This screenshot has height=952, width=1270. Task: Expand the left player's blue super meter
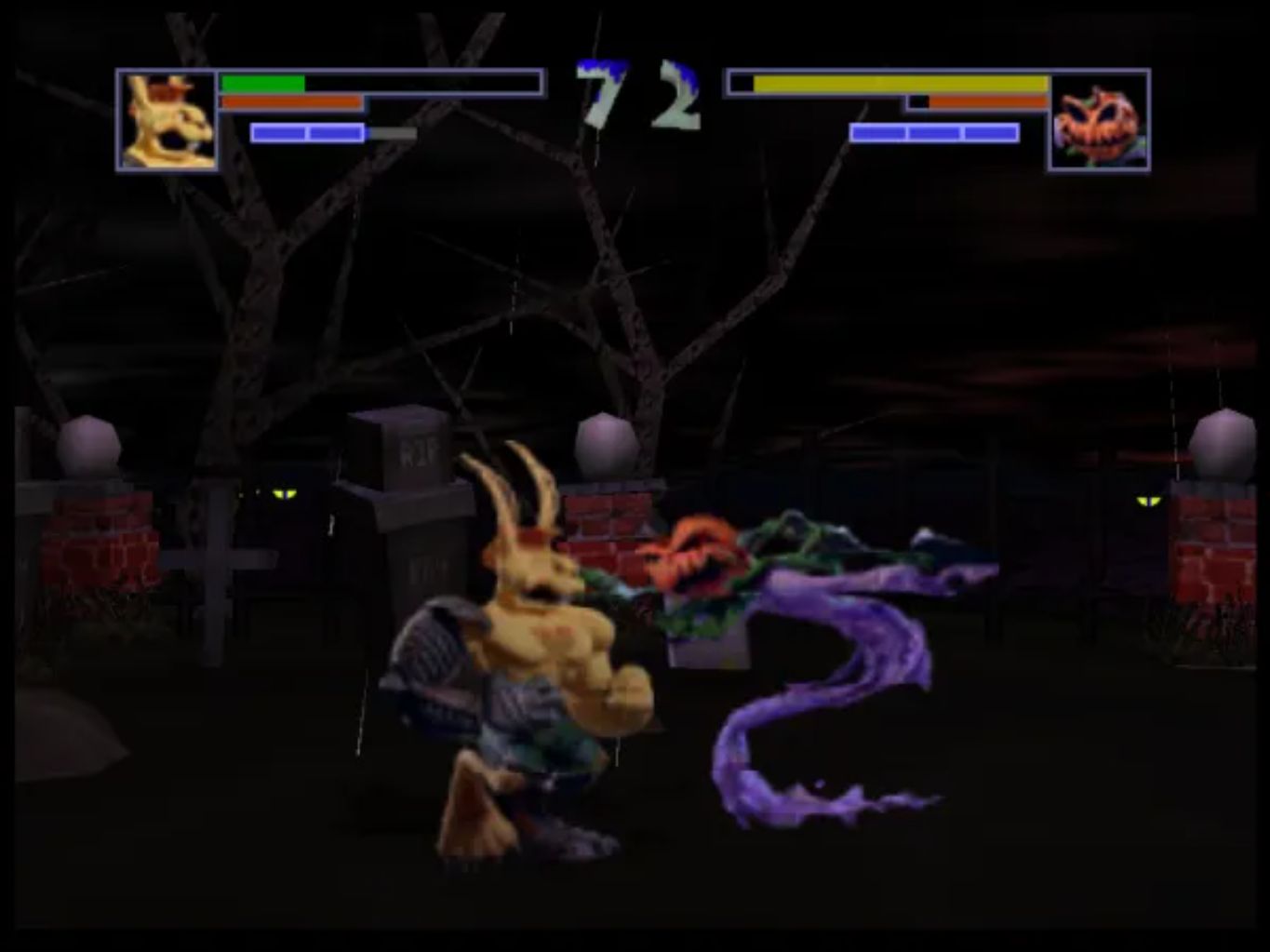(x=307, y=133)
